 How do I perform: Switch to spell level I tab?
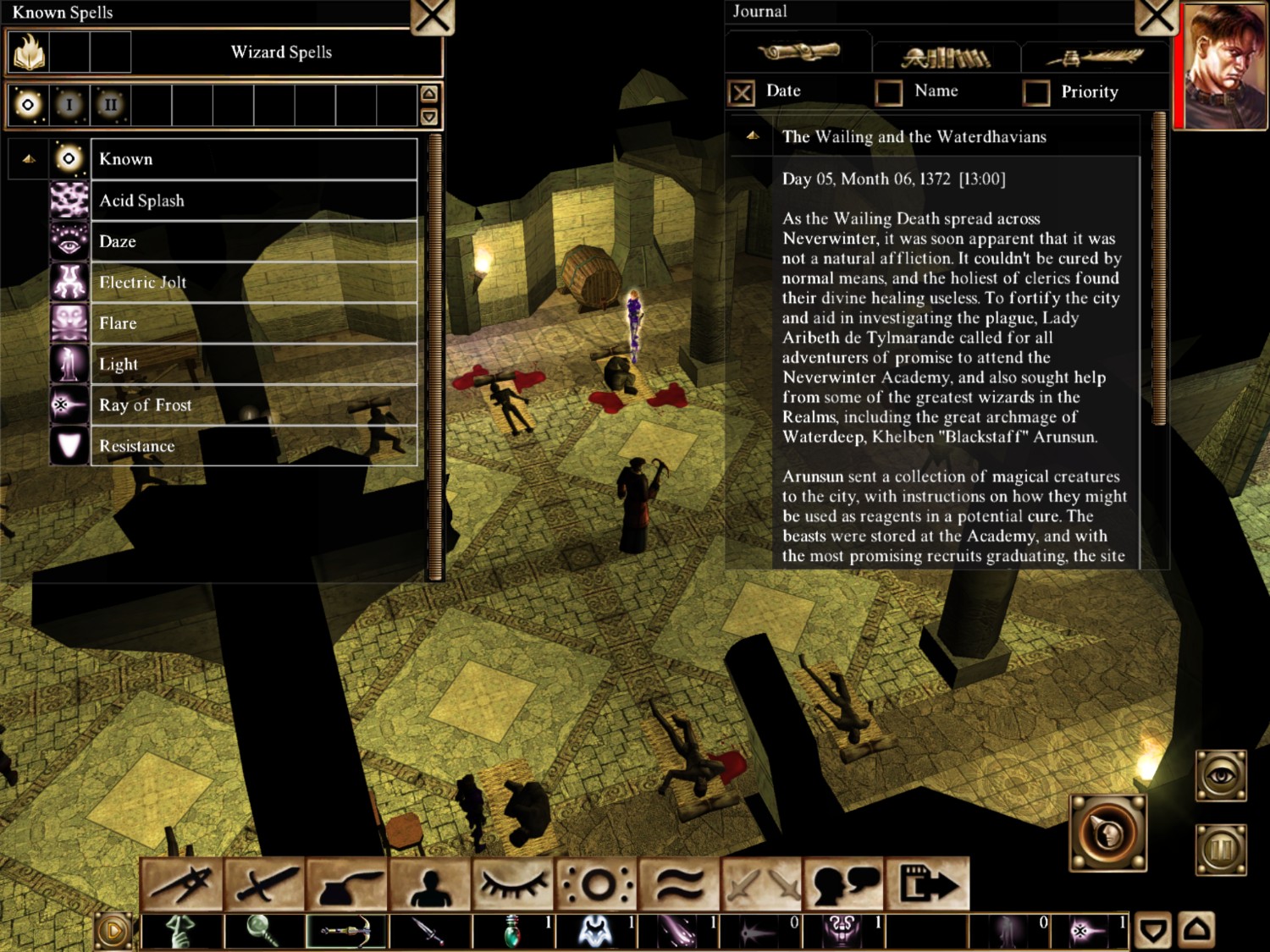69,105
